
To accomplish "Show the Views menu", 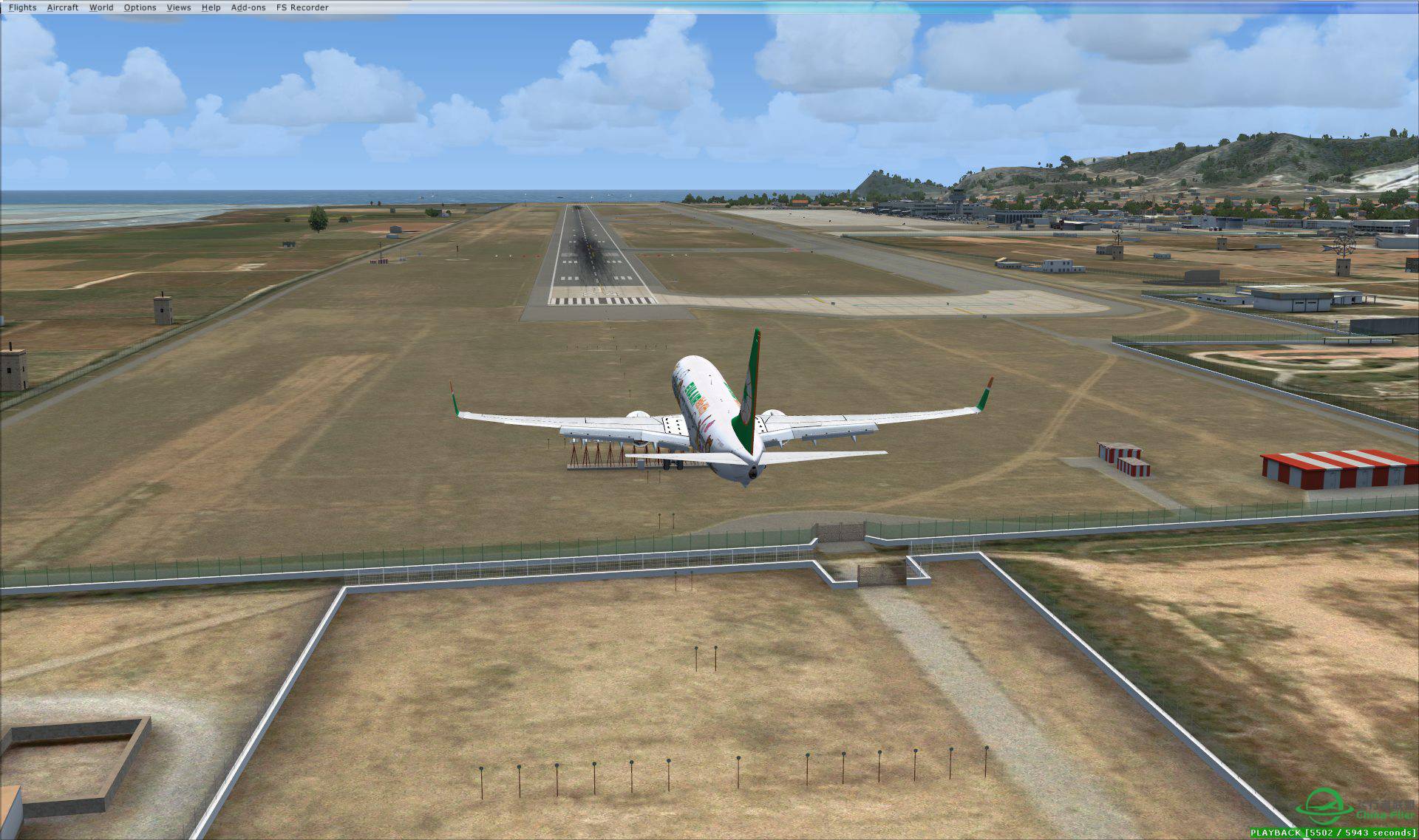I will point(179,7).
